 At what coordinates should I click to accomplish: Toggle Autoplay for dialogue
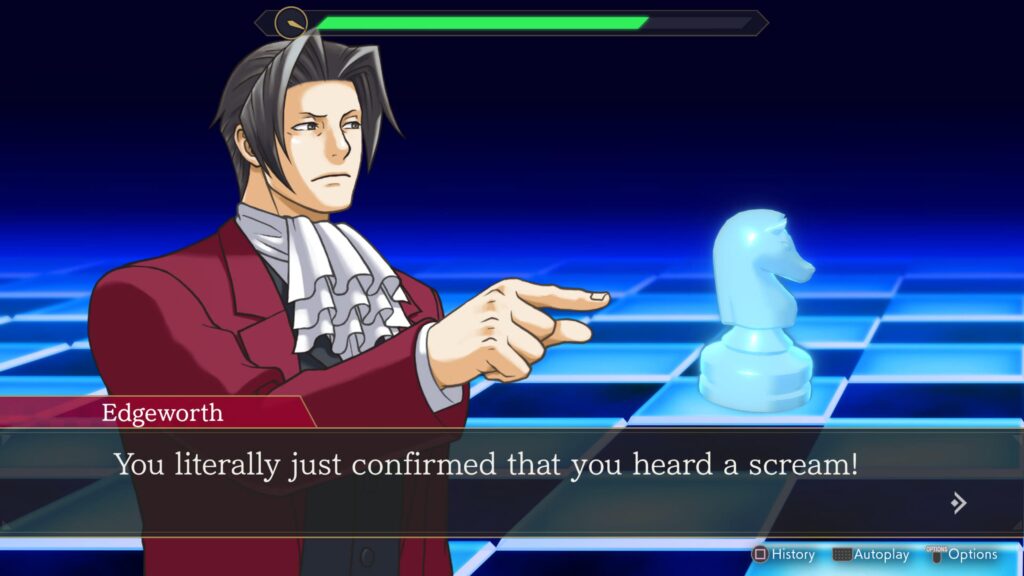[871, 554]
